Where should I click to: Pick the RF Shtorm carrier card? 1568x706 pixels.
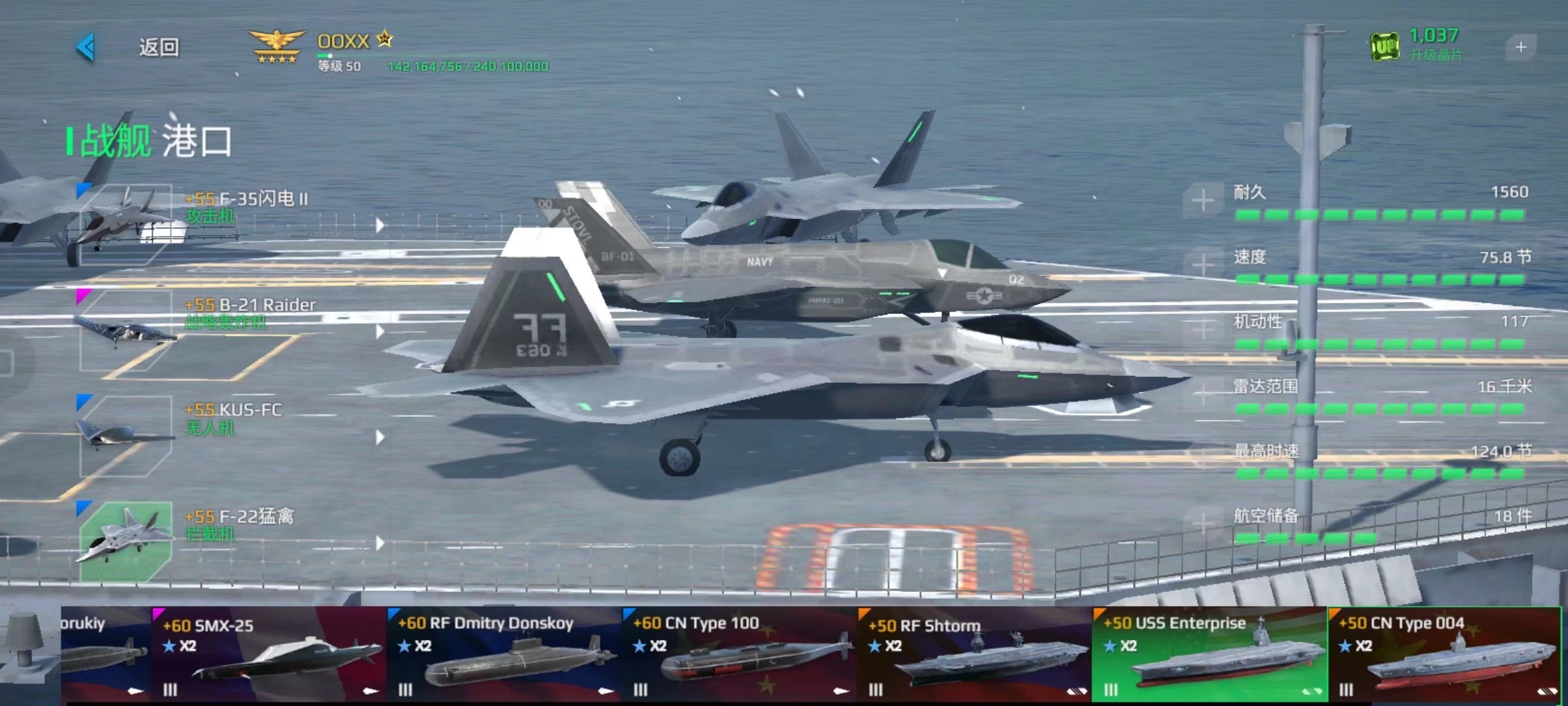point(975,654)
